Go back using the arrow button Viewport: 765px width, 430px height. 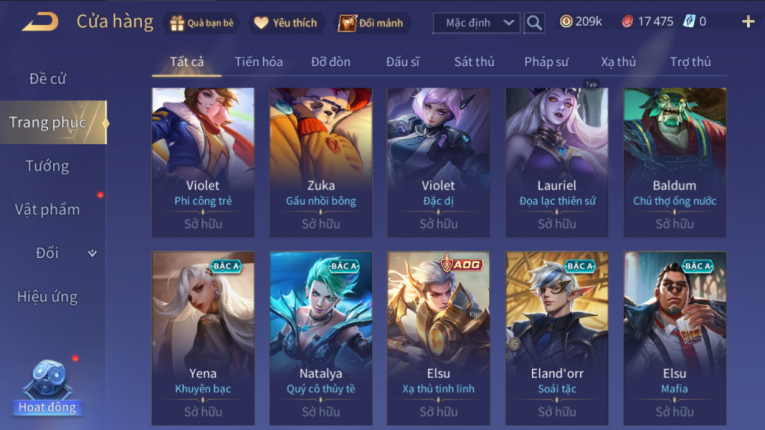[40, 21]
